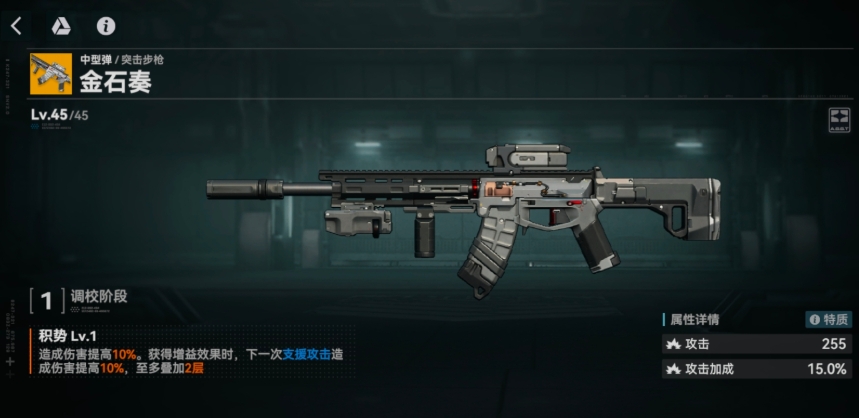Open the ASST button
This screenshot has width=859, height=418.
tap(838, 121)
